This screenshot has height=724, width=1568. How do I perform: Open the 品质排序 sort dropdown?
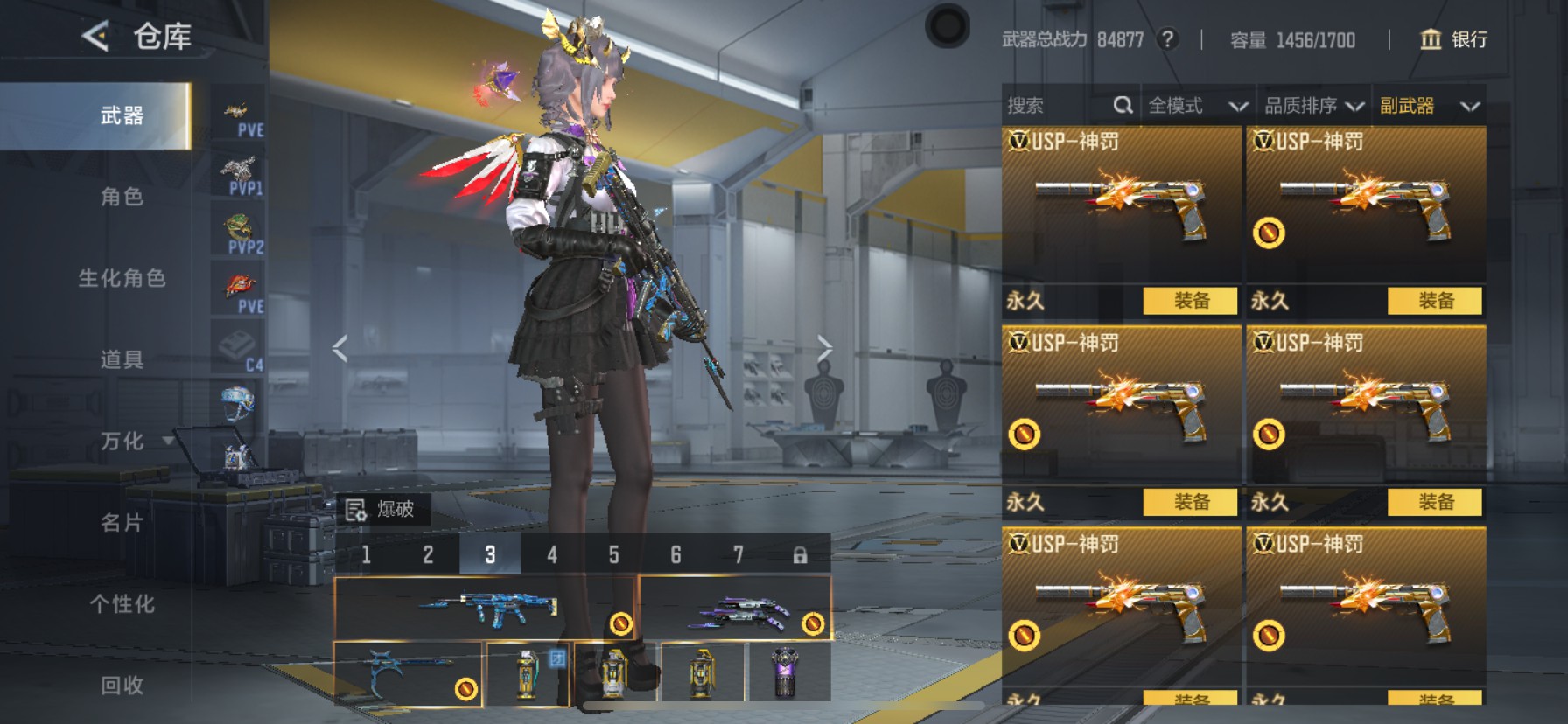coord(1313,106)
